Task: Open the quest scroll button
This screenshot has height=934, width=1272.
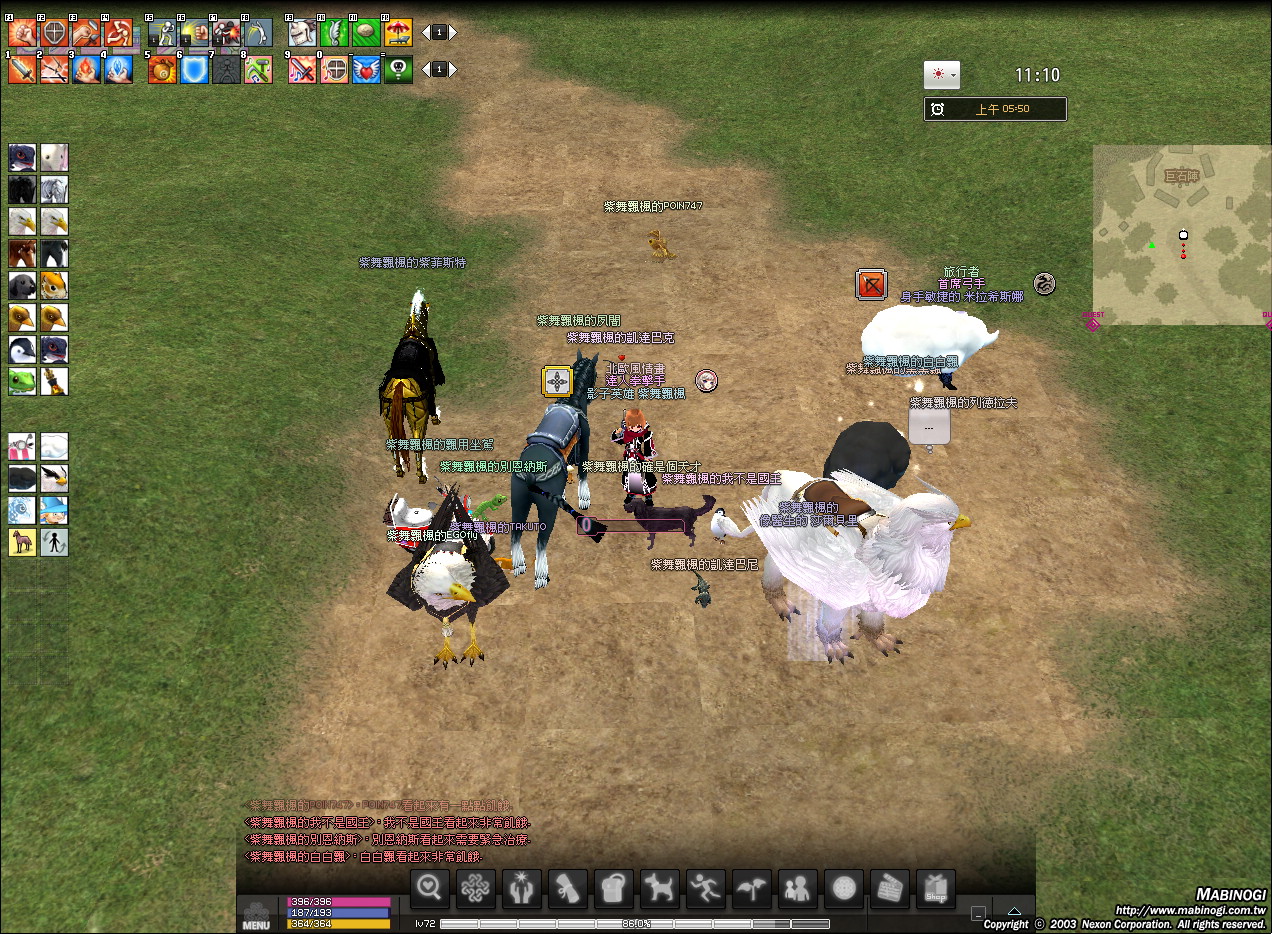Action: coord(568,889)
